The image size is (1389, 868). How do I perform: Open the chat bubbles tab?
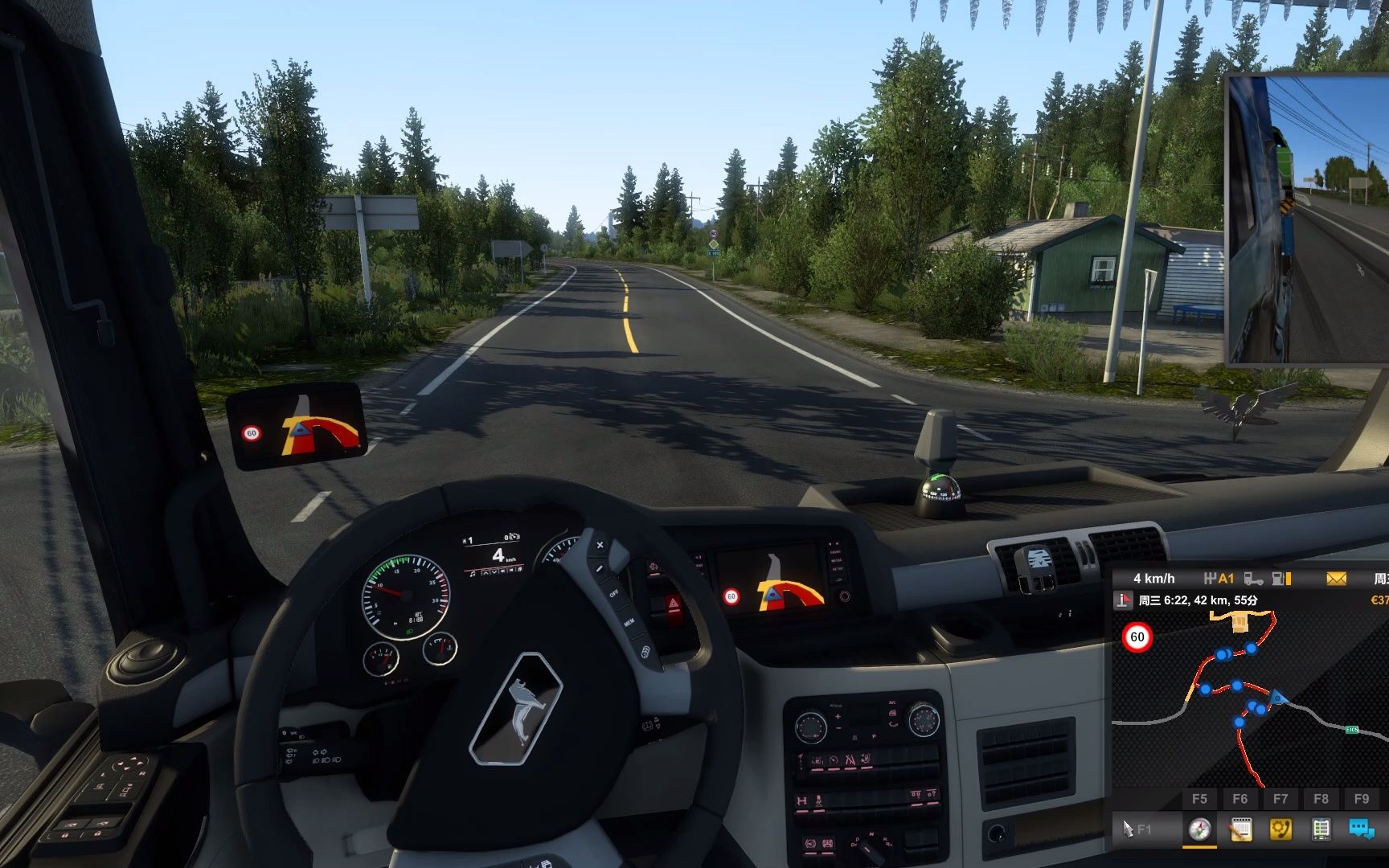(1361, 829)
